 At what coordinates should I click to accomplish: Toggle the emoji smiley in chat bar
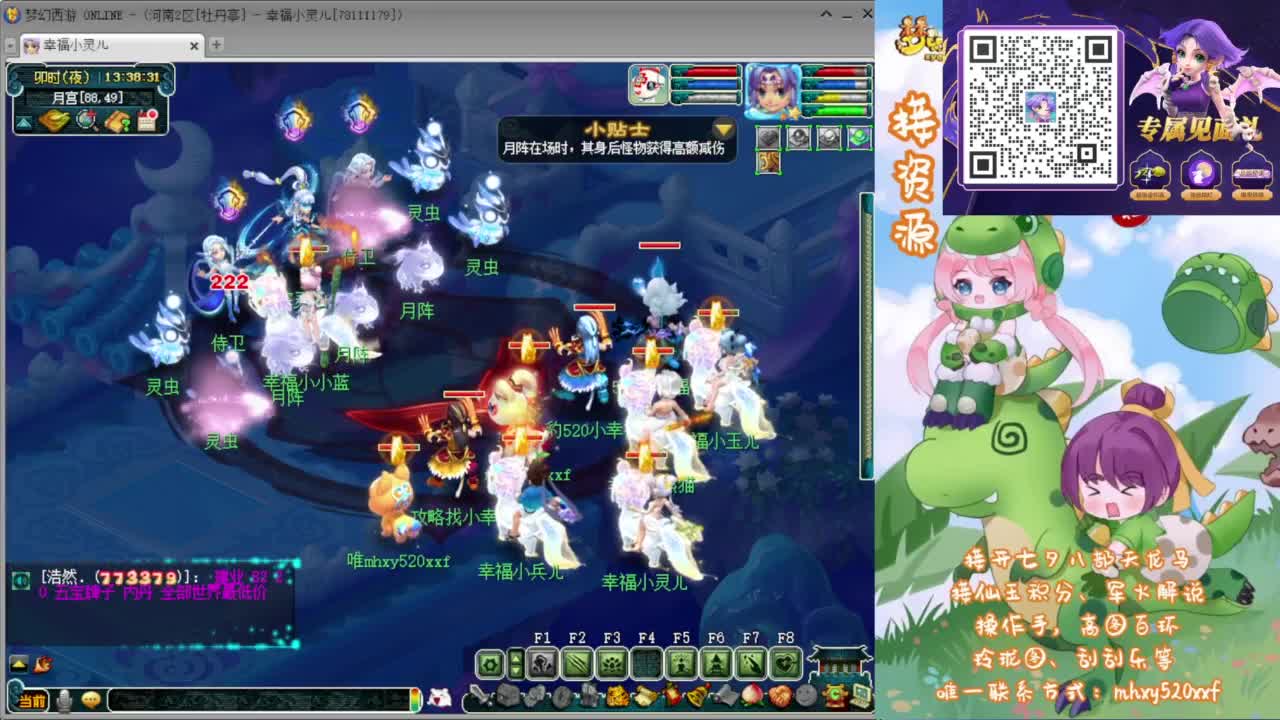pos(91,700)
